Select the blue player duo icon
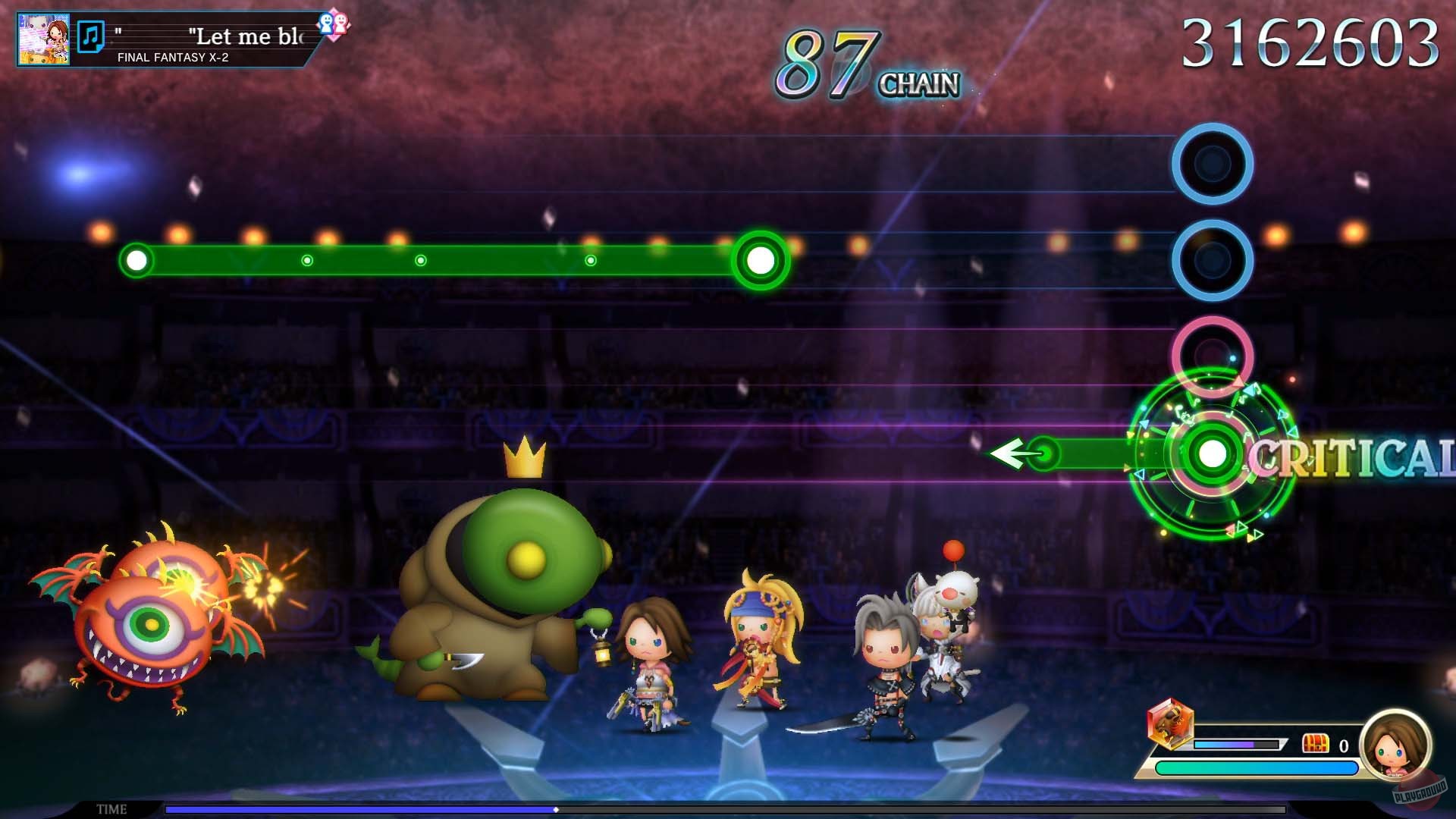This screenshot has height=819, width=1456. click(x=326, y=23)
